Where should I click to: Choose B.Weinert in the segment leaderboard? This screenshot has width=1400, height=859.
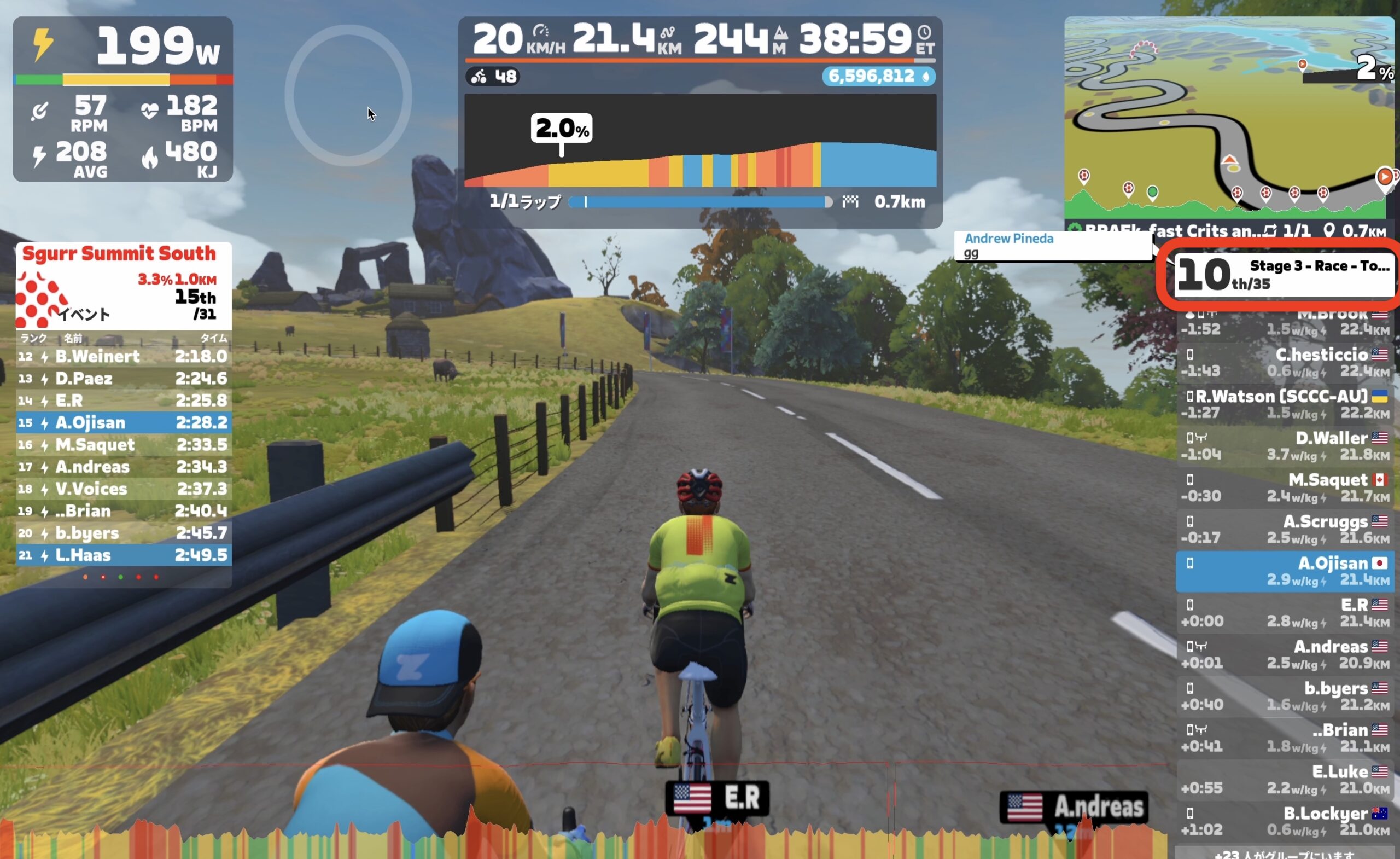click(x=123, y=356)
